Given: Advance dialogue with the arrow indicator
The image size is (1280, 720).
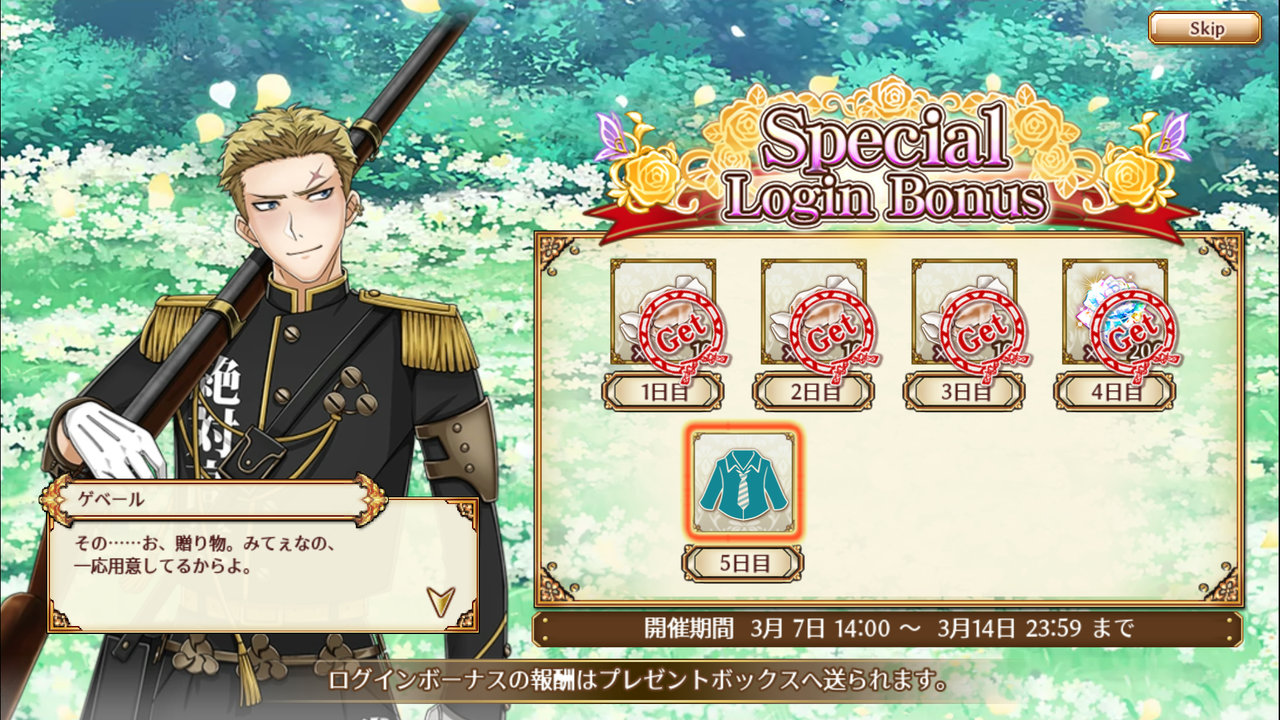Looking at the screenshot, I should [438, 599].
